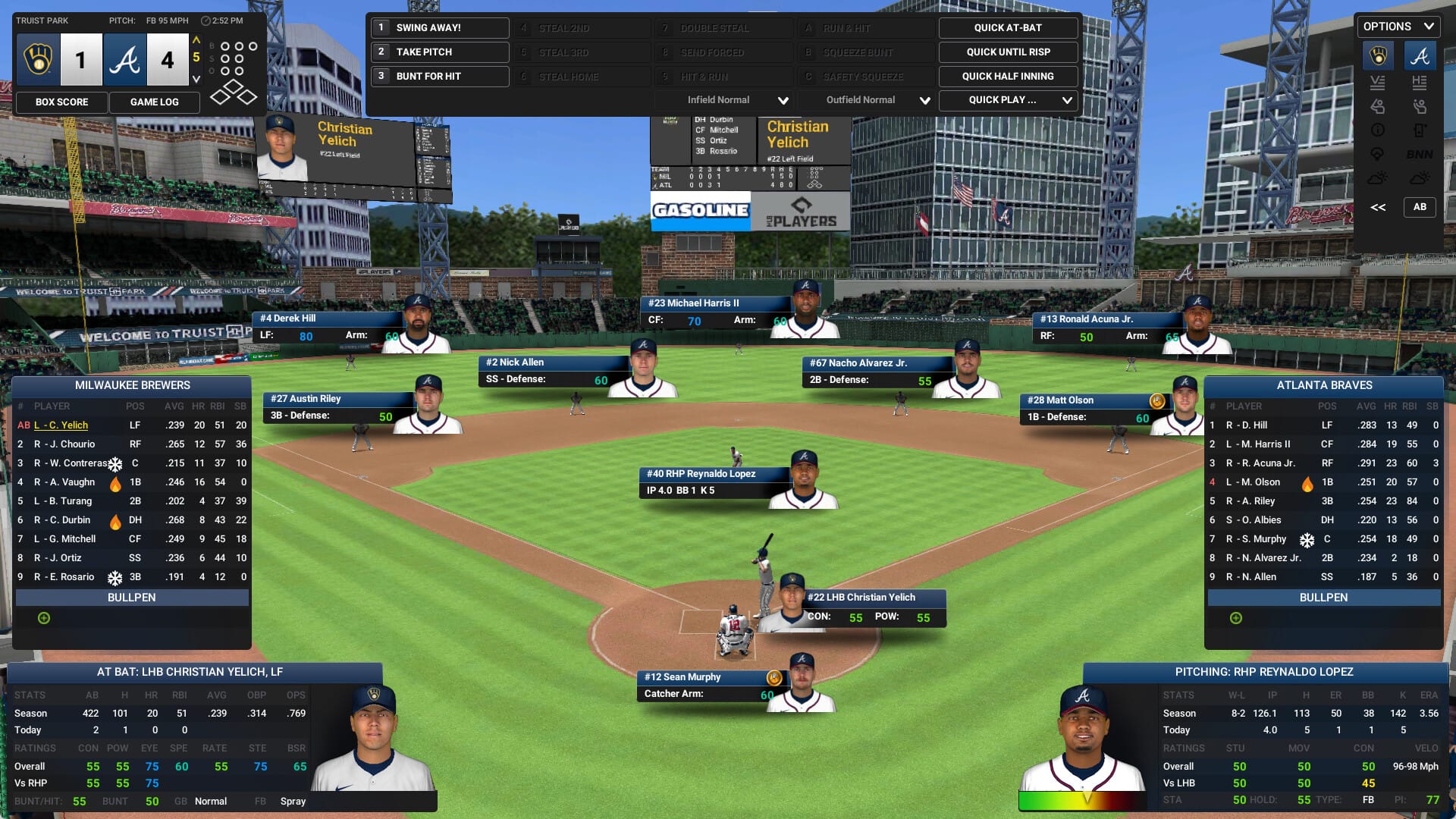Open the QUICK PLAY menu
This screenshot has height=819, width=1456.
pyautogui.click(x=1008, y=99)
